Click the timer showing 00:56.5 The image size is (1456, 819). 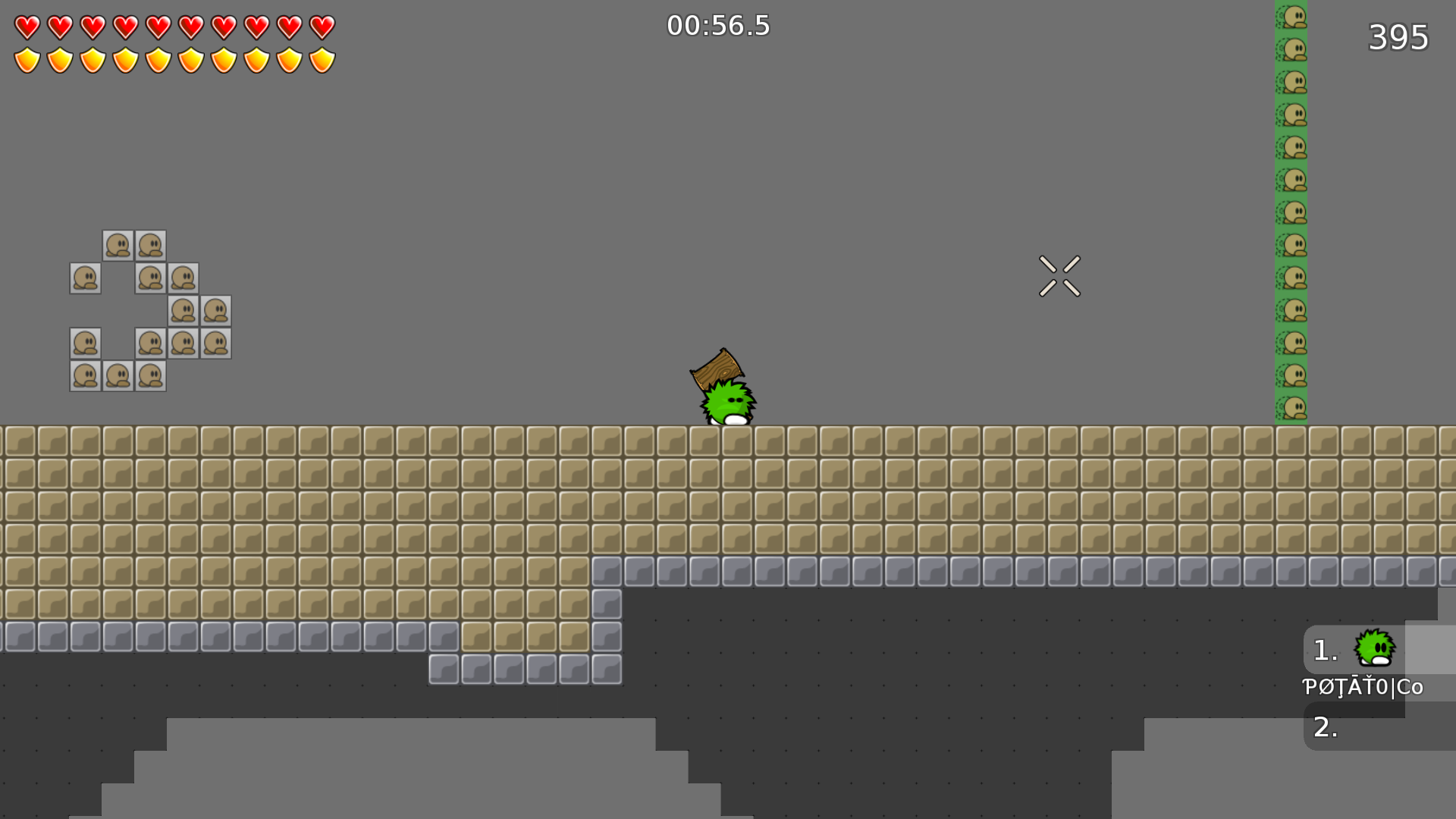718,26
